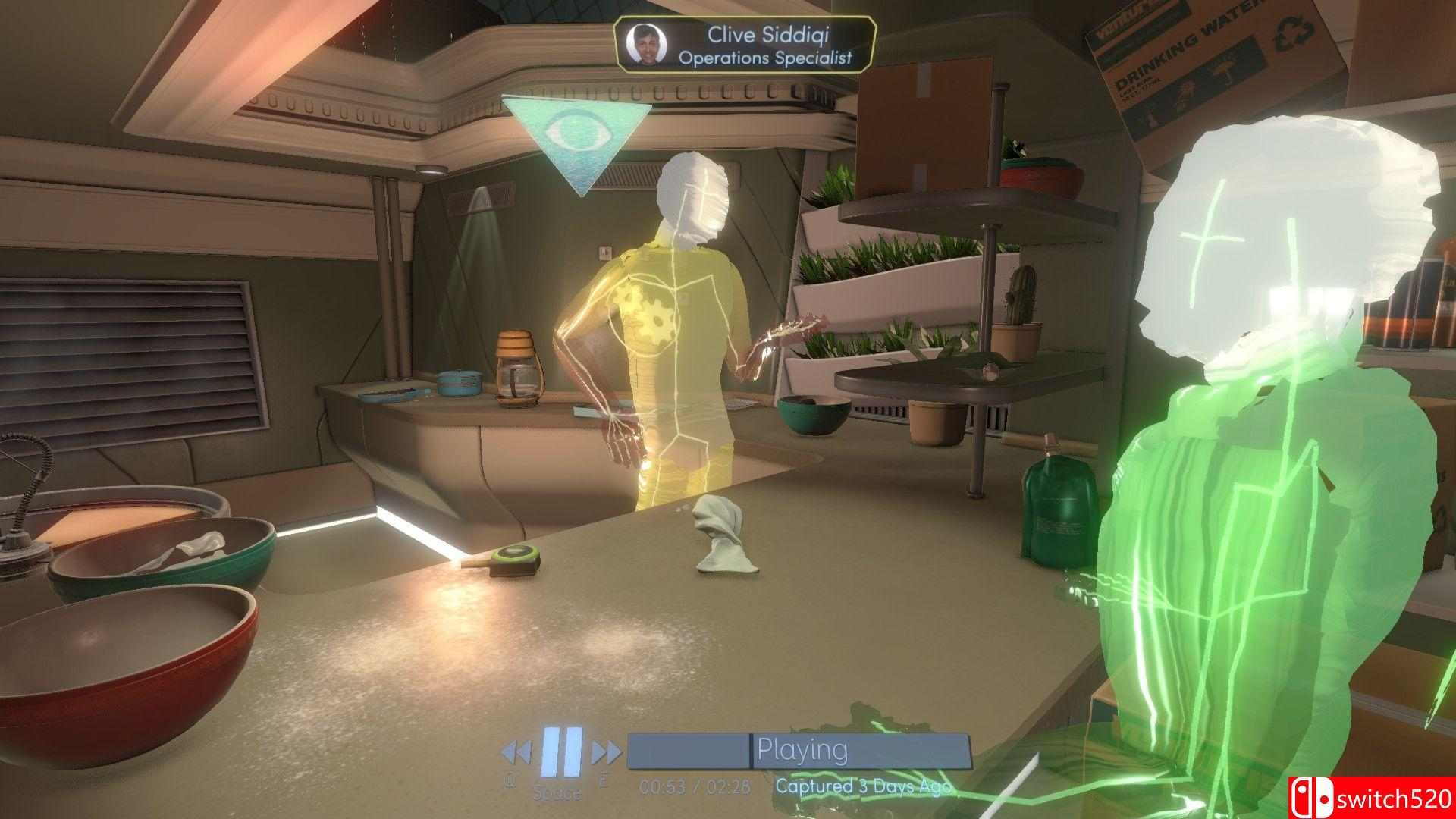This screenshot has height=819, width=1456.
Task: Click Clive Siddiqi's name plate
Action: pyautogui.click(x=745, y=45)
